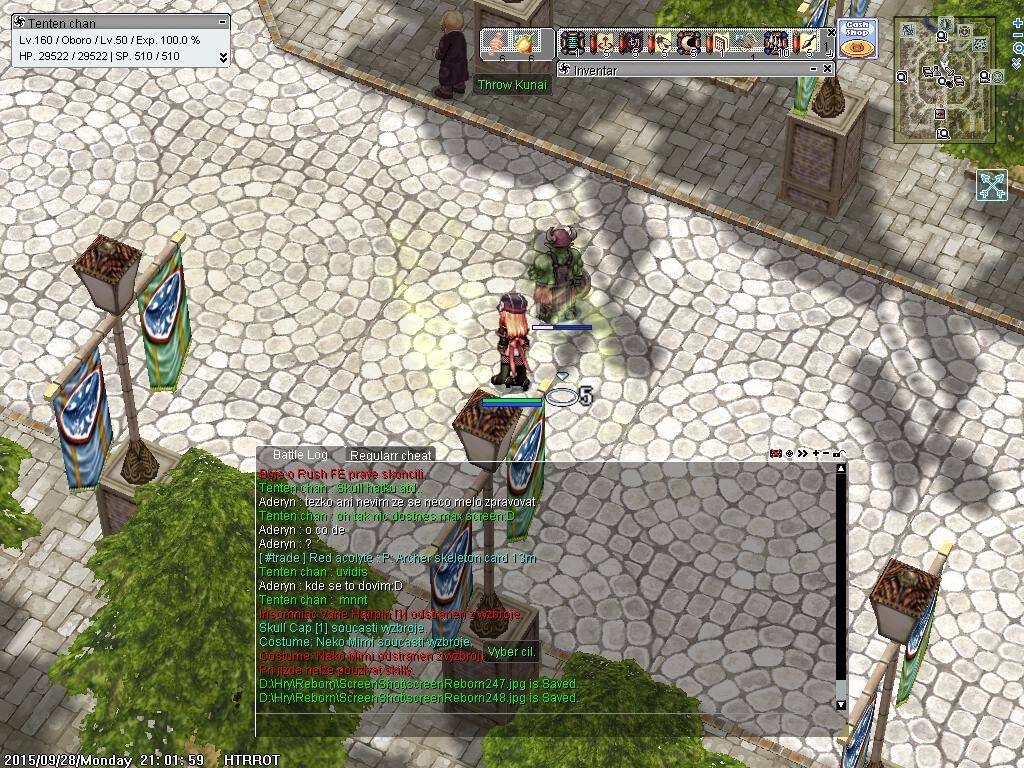
Task: Minimize the Inventar window
Action: (x=813, y=69)
